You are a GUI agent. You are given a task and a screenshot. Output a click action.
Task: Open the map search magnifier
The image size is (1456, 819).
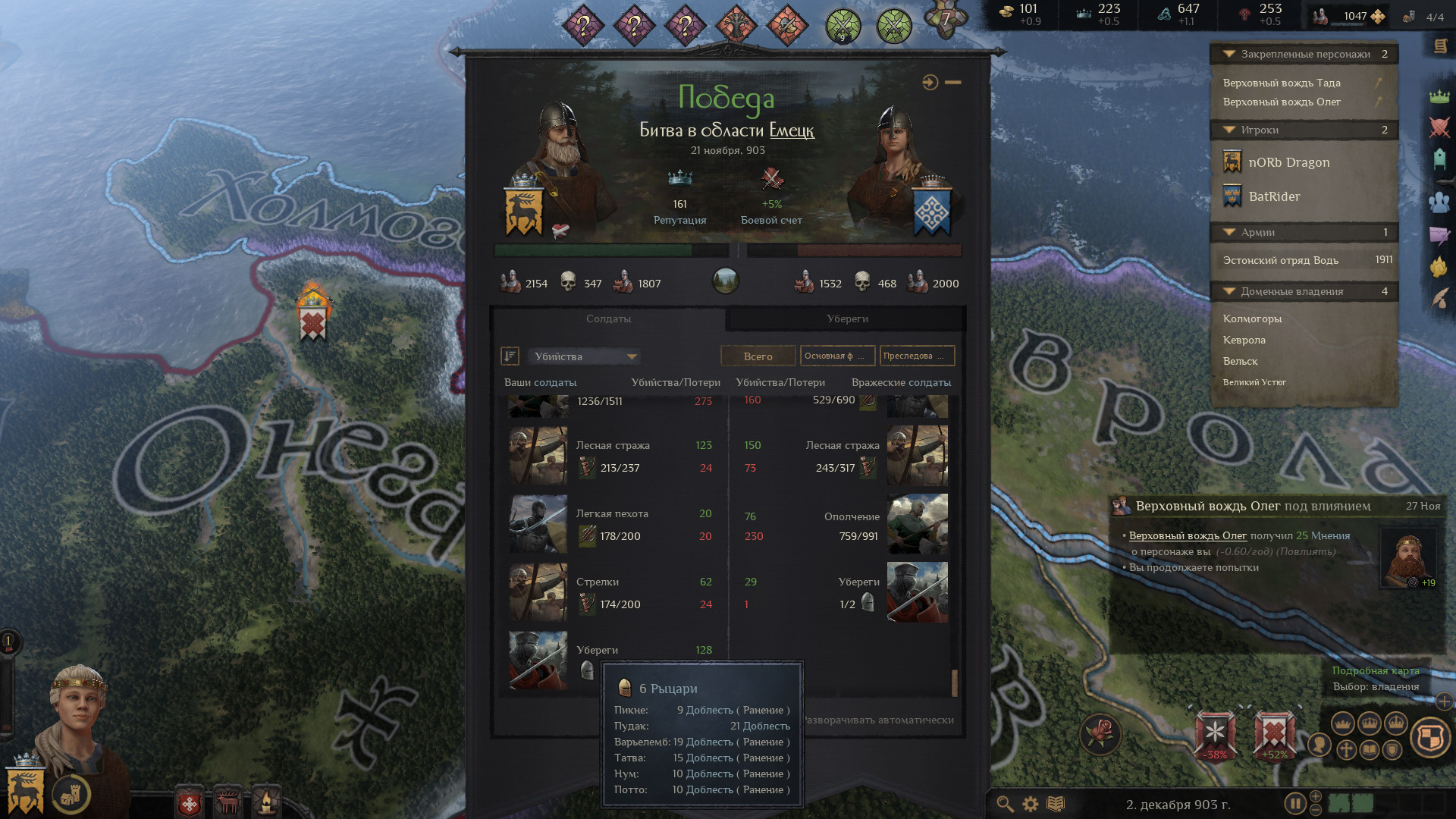[1005, 804]
